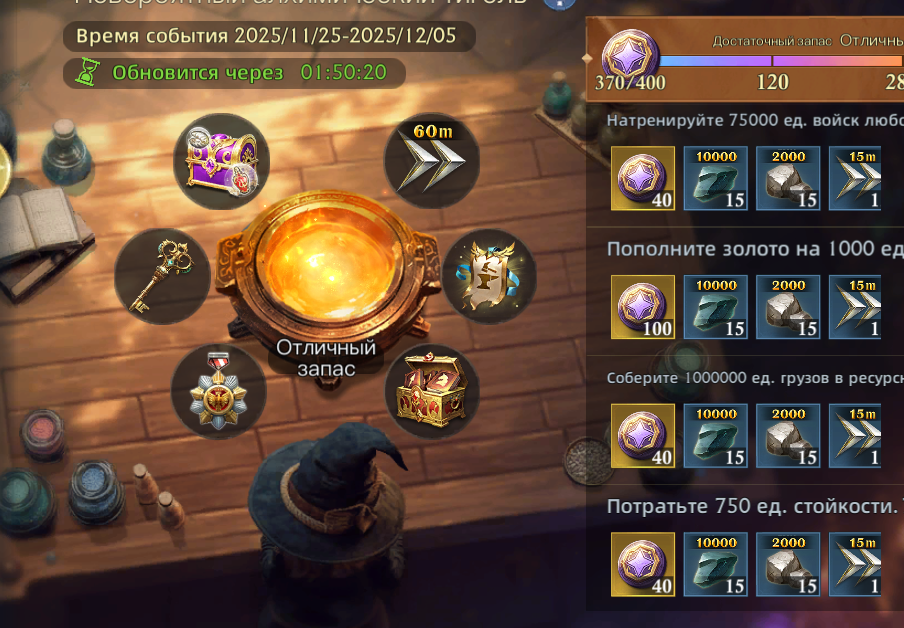Select the star medal reward icon
Screen dimensions: 904x628
coord(219,391)
